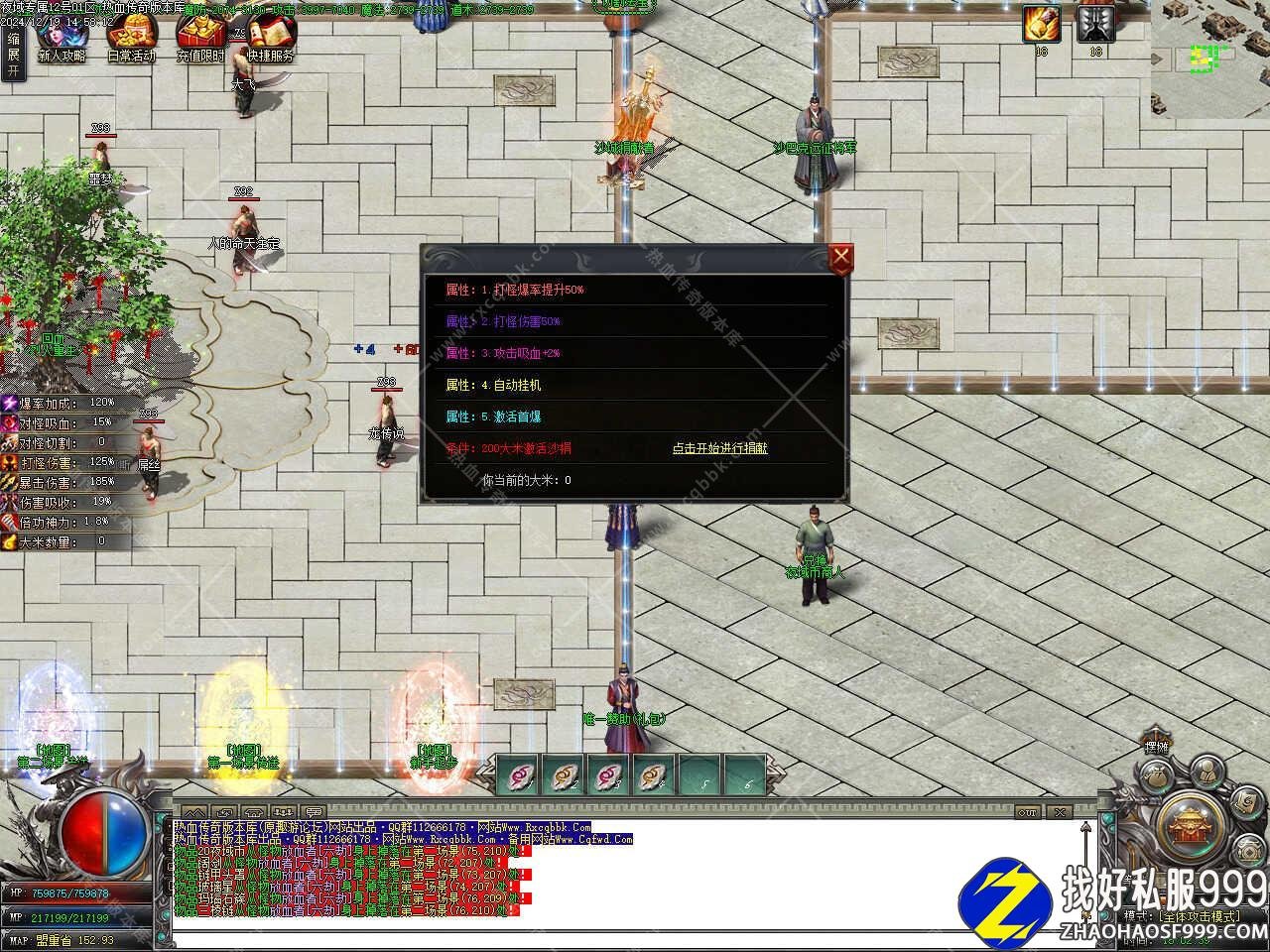Open the 充值限时 limited recharge icon

point(200,40)
